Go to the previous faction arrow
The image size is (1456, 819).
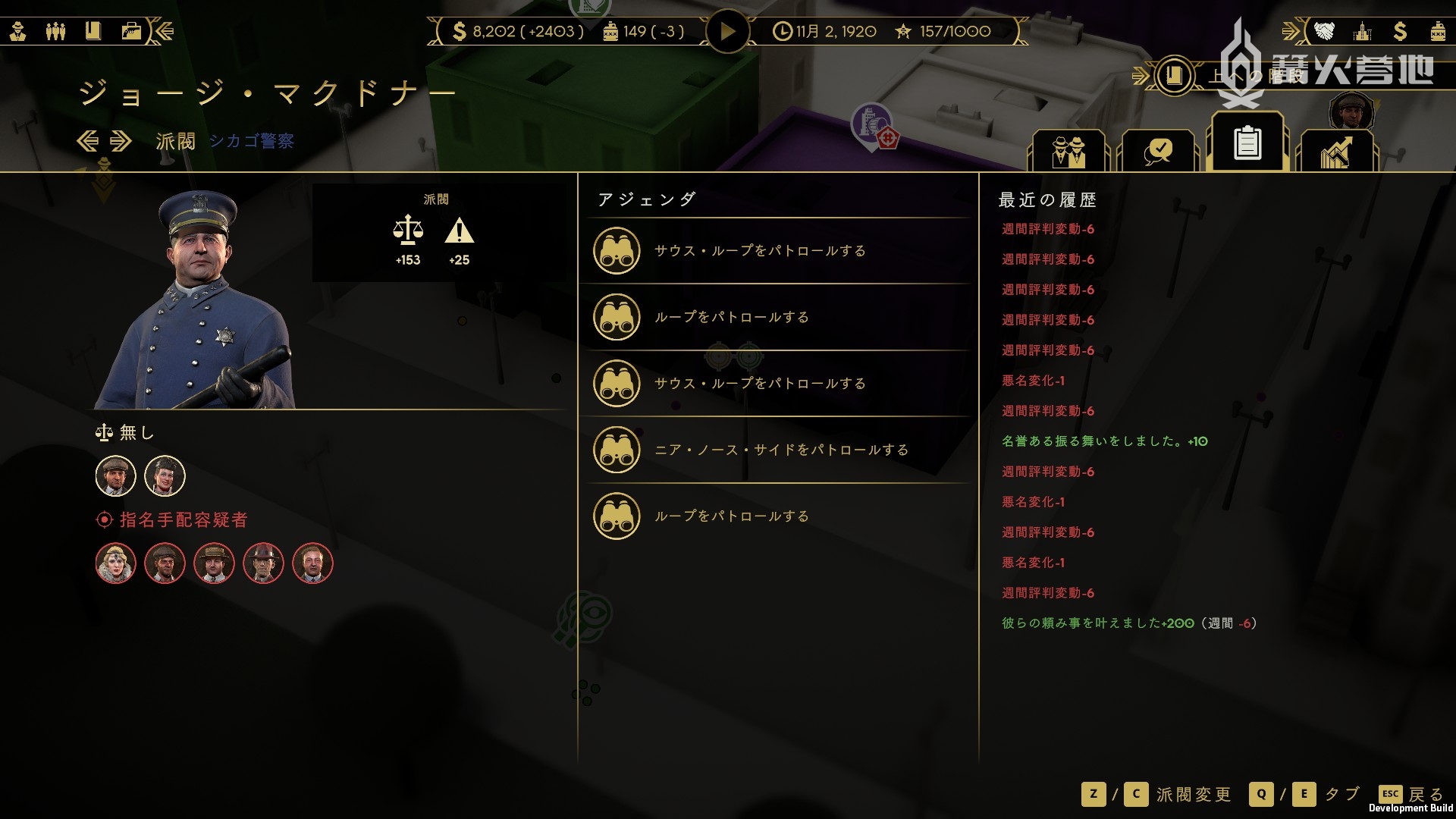coord(88,141)
